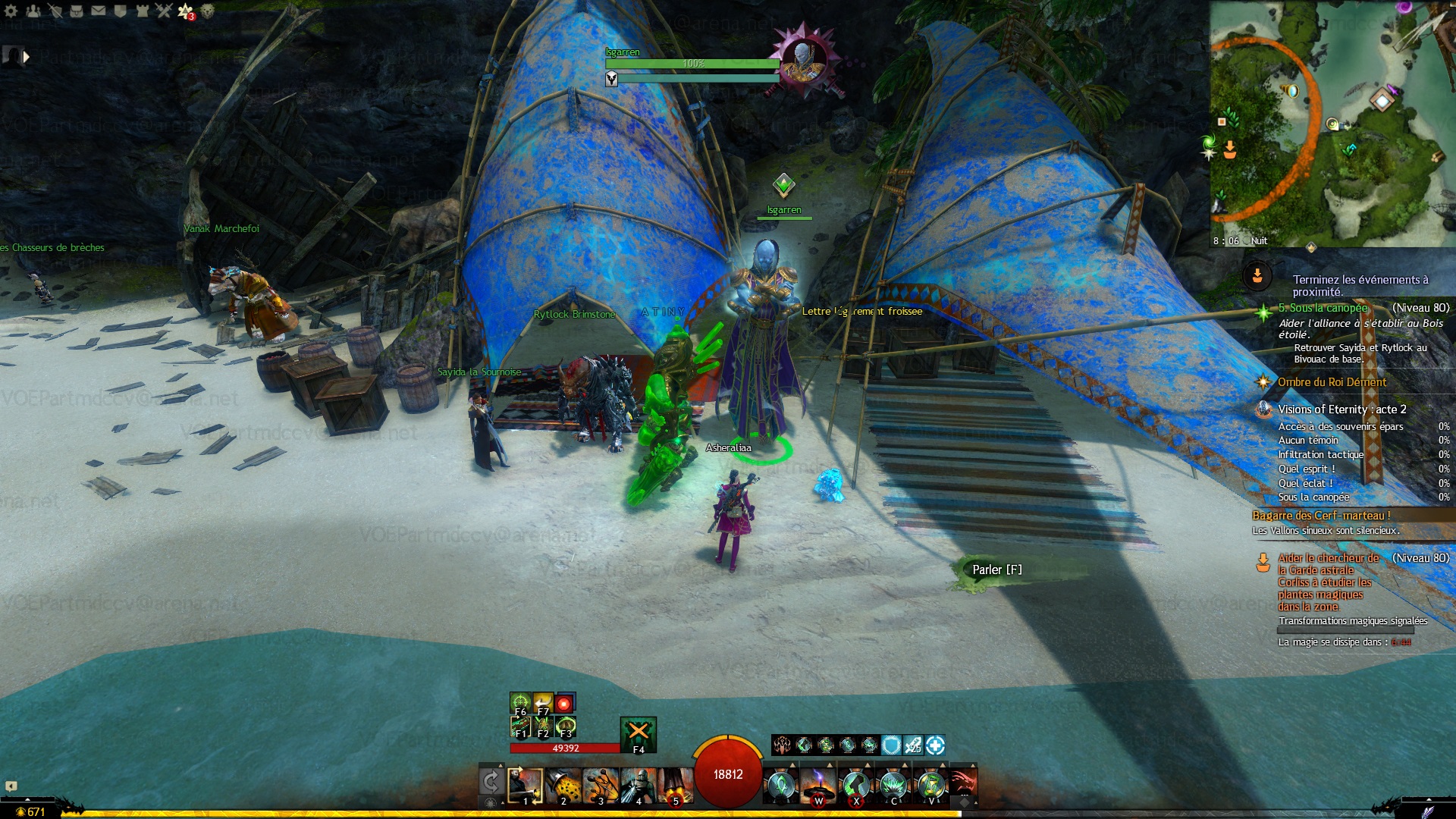Trigger the lightning turret utility skill
Screen dimensions: 1456x819
coord(818,786)
